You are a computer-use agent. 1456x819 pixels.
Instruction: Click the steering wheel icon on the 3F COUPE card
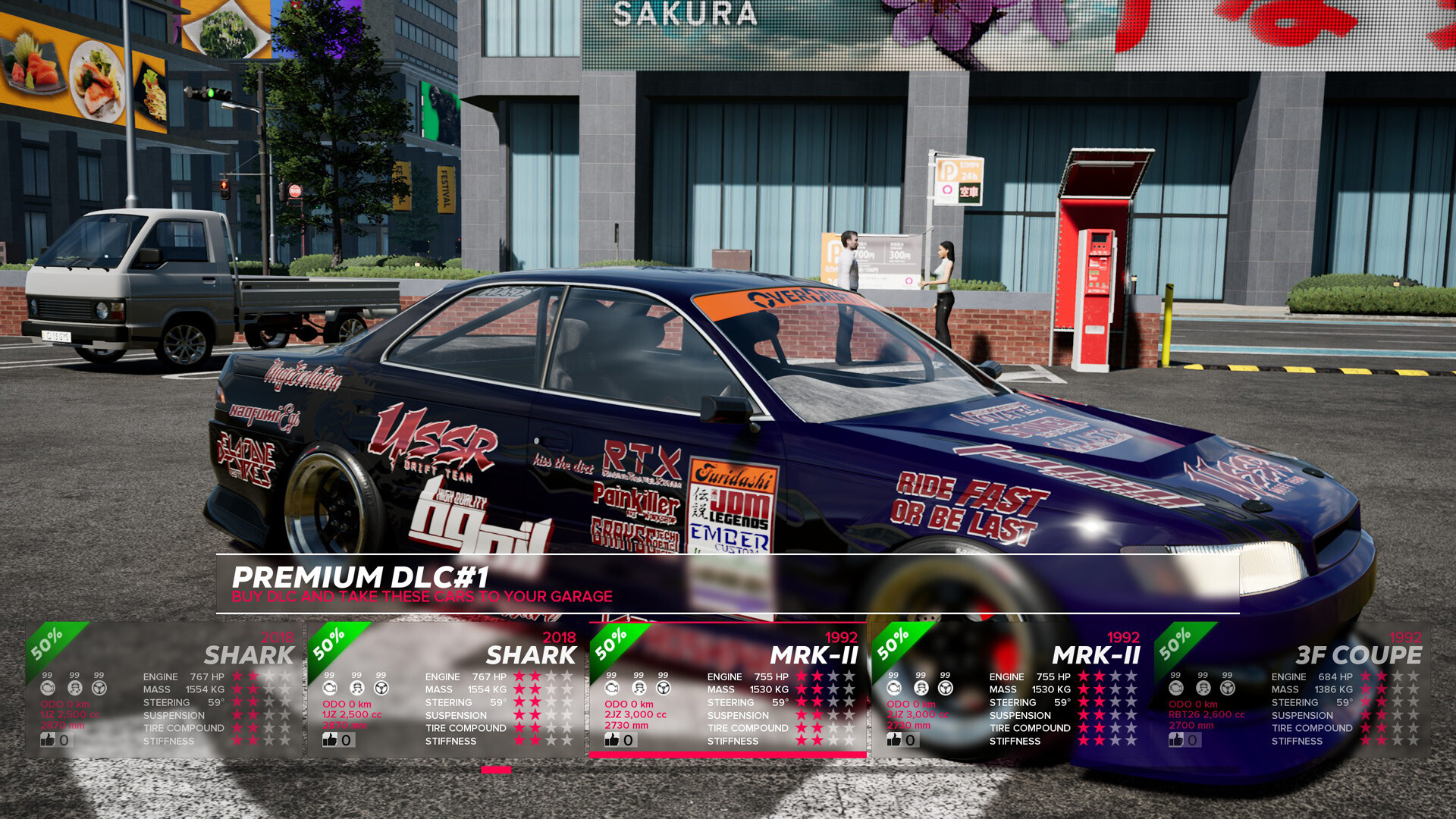1226,689
